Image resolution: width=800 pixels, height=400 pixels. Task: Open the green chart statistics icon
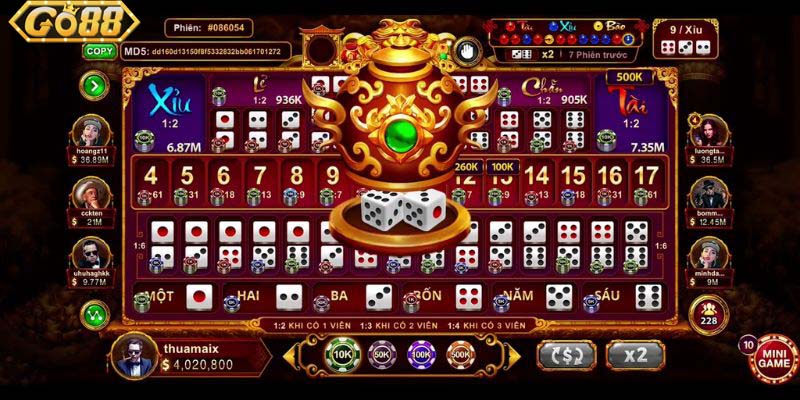coord(96,314)
